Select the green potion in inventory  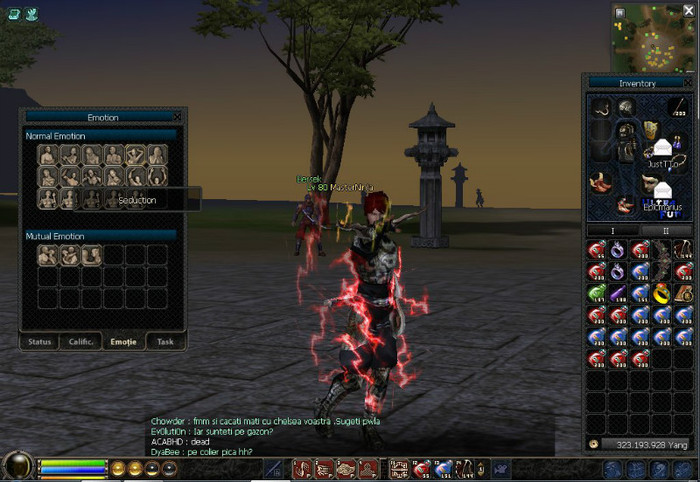coord(596,293)
